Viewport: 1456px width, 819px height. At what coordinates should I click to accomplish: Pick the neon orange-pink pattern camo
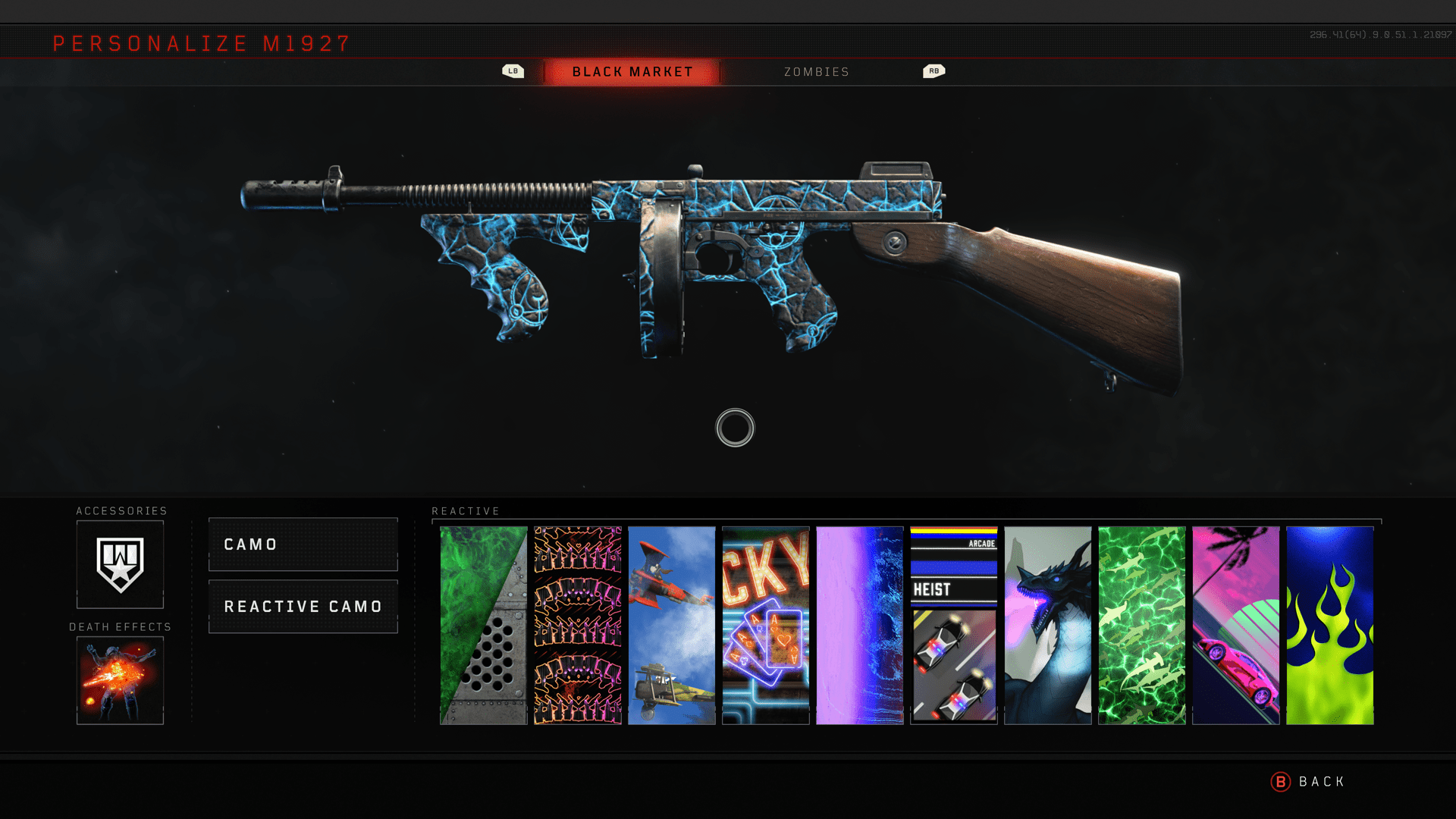(x=578, y=626)
